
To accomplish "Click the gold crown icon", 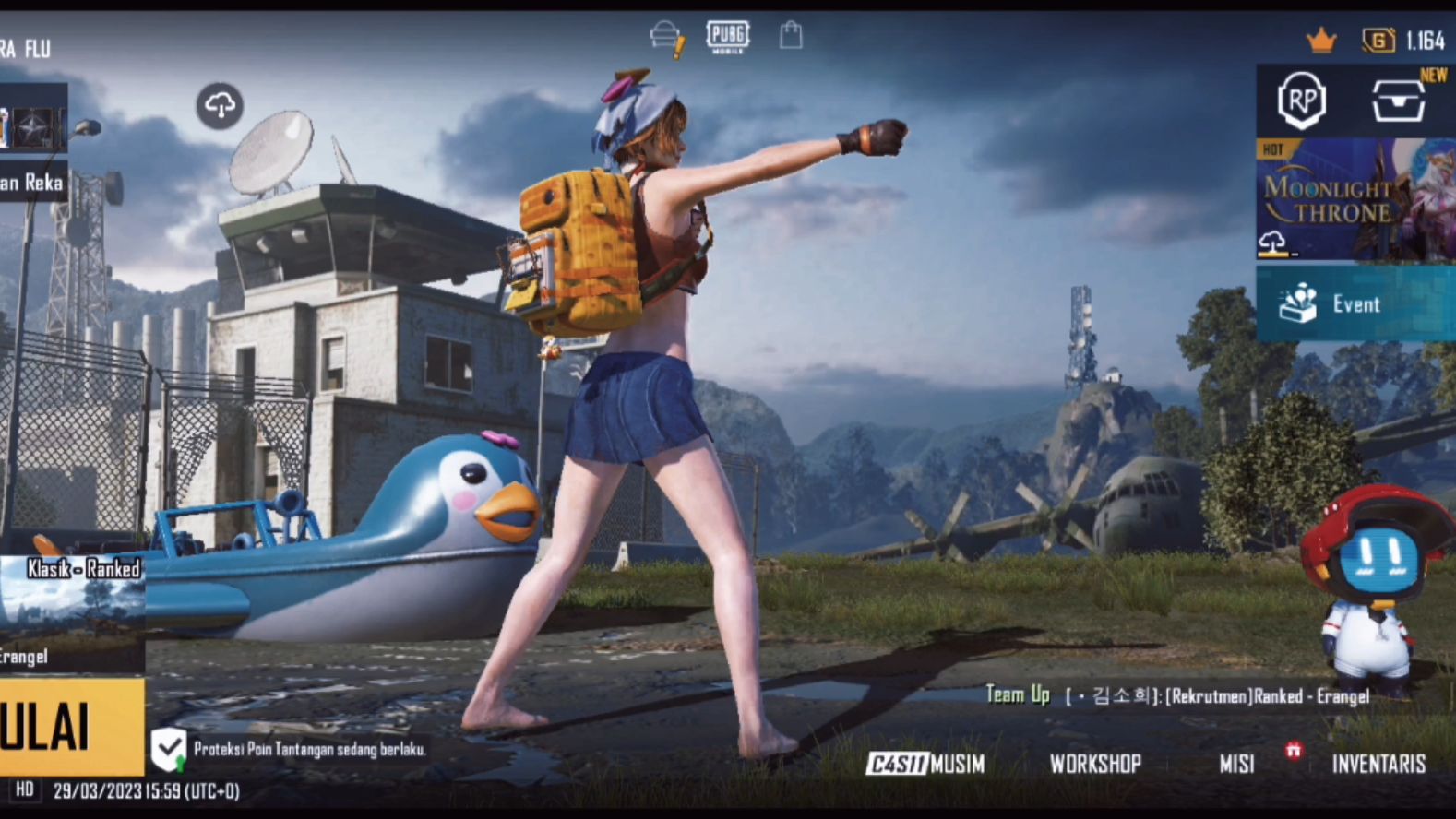I will pos(1321,41).
